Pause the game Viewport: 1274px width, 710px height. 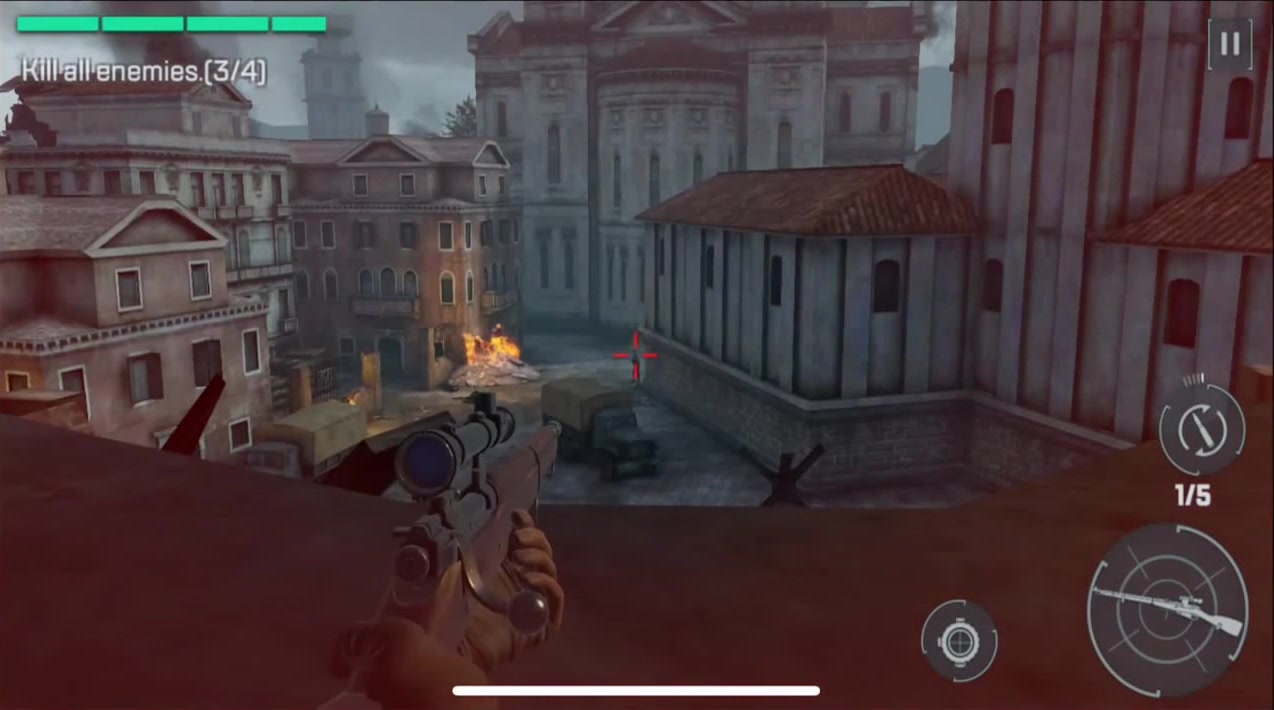[x=1229, y=45]
